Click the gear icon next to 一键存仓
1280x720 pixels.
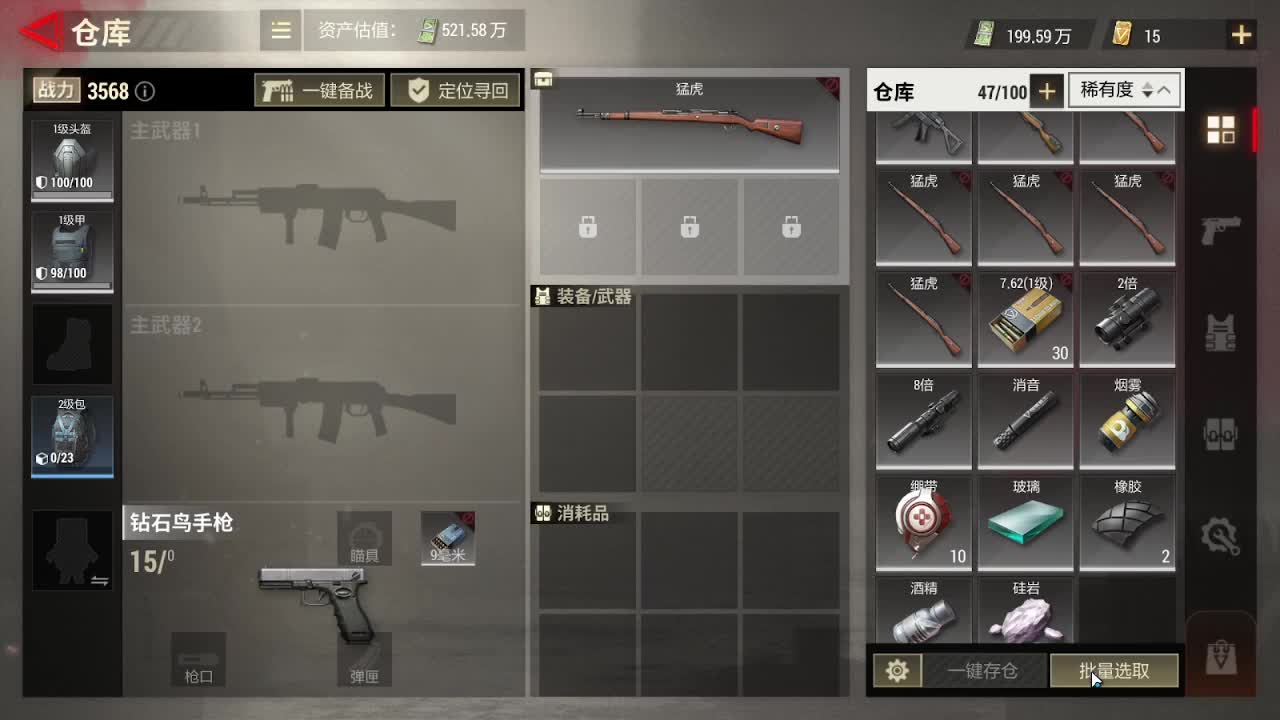[896, 671]
